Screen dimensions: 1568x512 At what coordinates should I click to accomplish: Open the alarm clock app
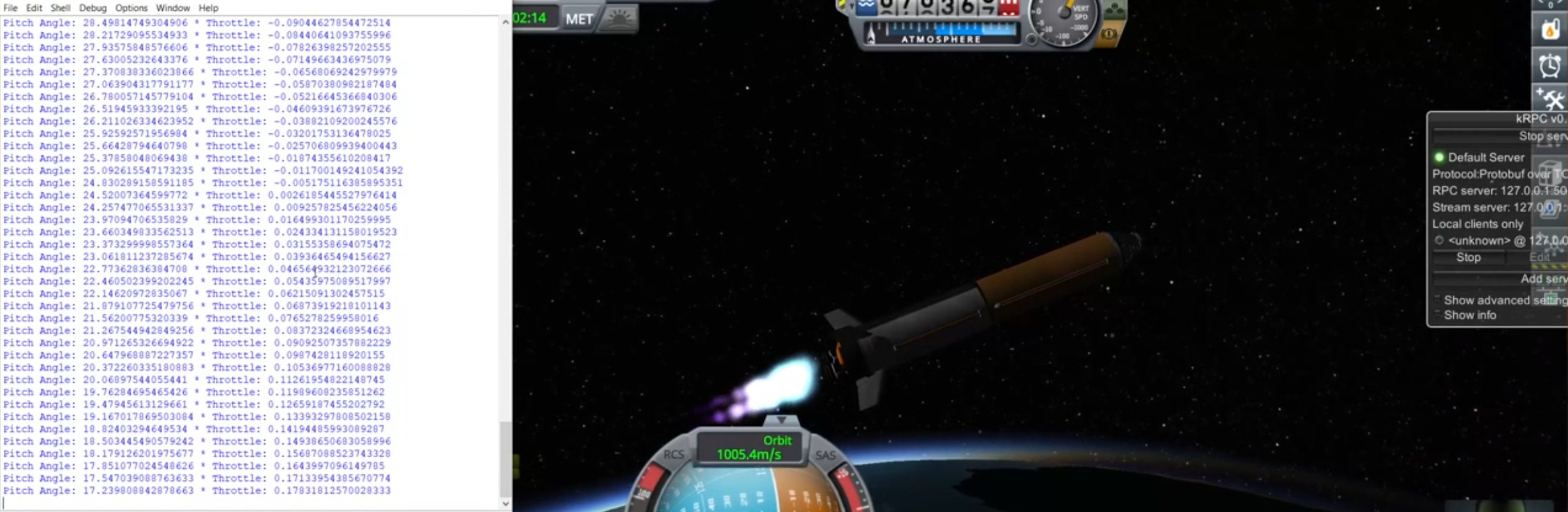[x=1550, y=66]
